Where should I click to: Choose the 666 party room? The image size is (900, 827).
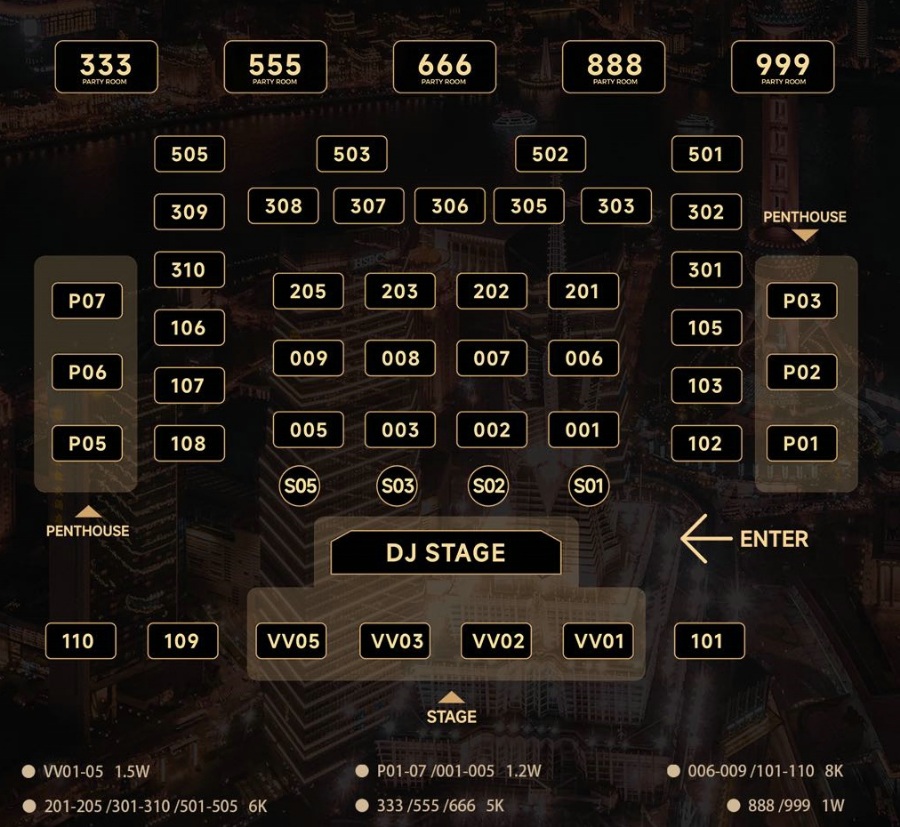(445, 67)
